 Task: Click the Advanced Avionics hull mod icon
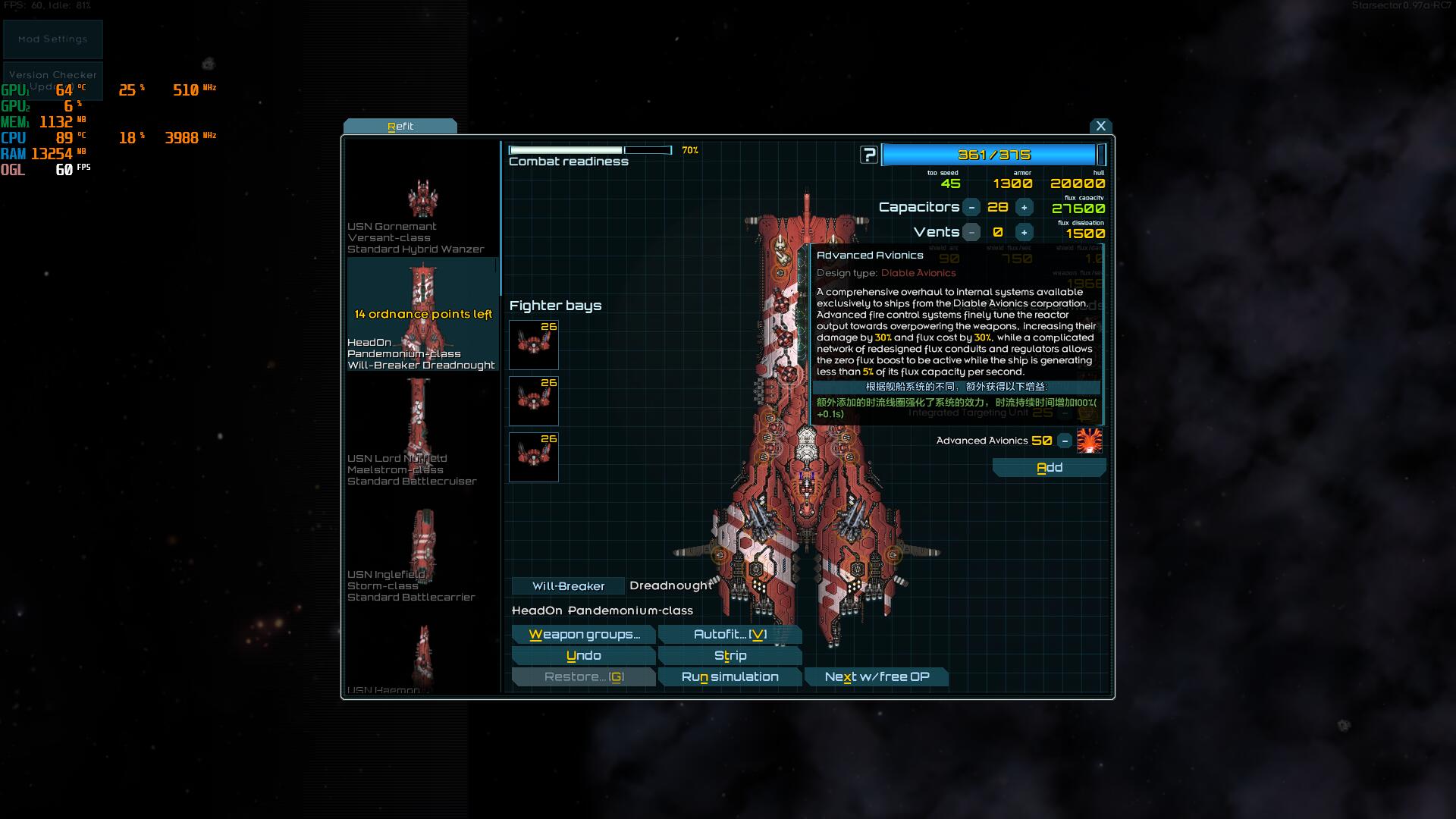(x=1090, y=441)
